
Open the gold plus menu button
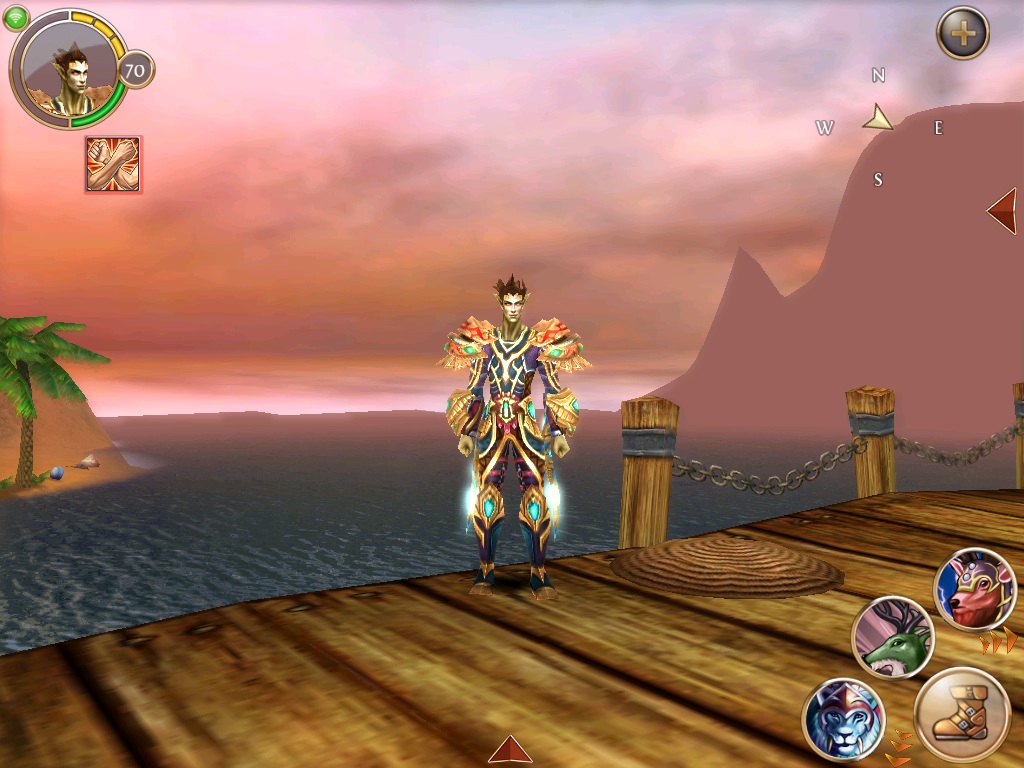962,34
